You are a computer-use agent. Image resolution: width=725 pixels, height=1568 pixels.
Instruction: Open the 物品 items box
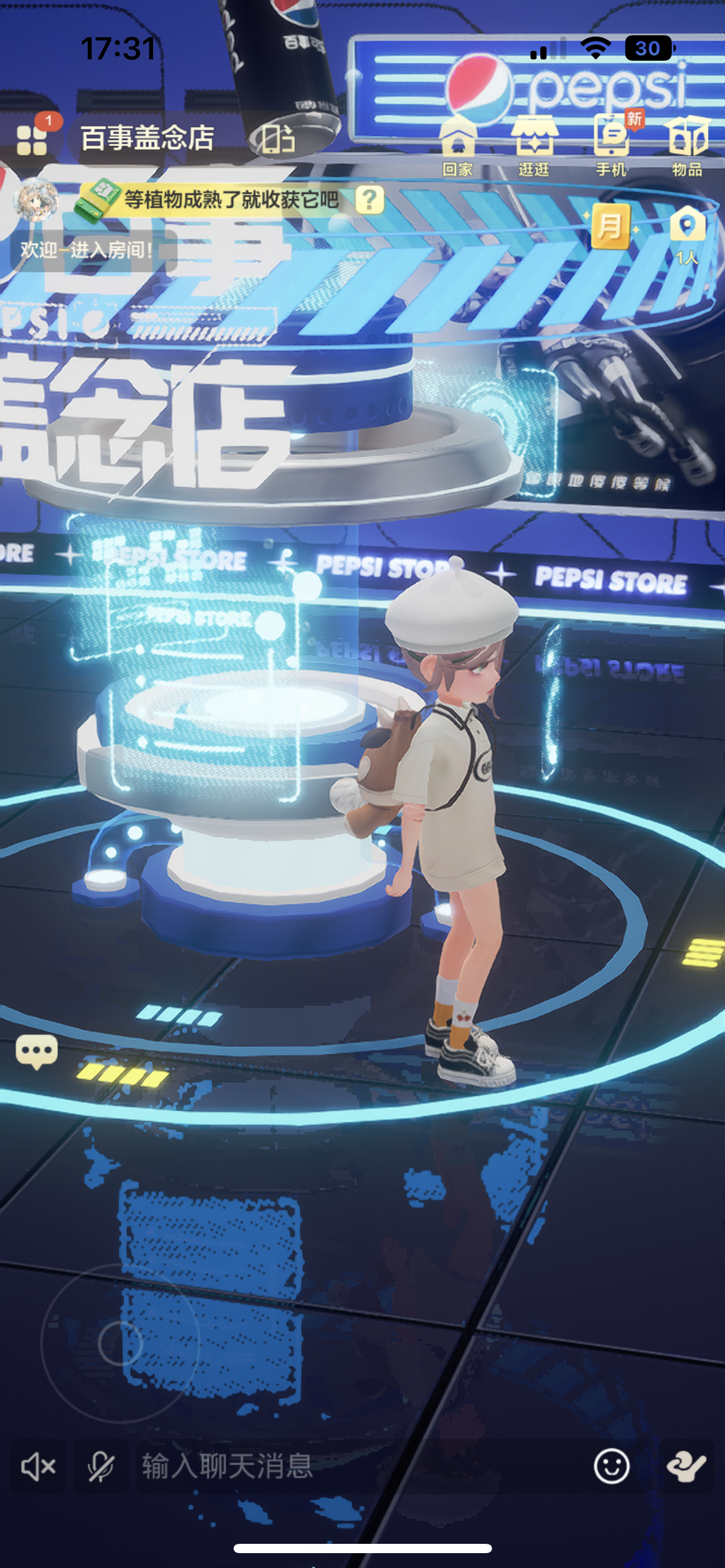[x=687, y=147]
